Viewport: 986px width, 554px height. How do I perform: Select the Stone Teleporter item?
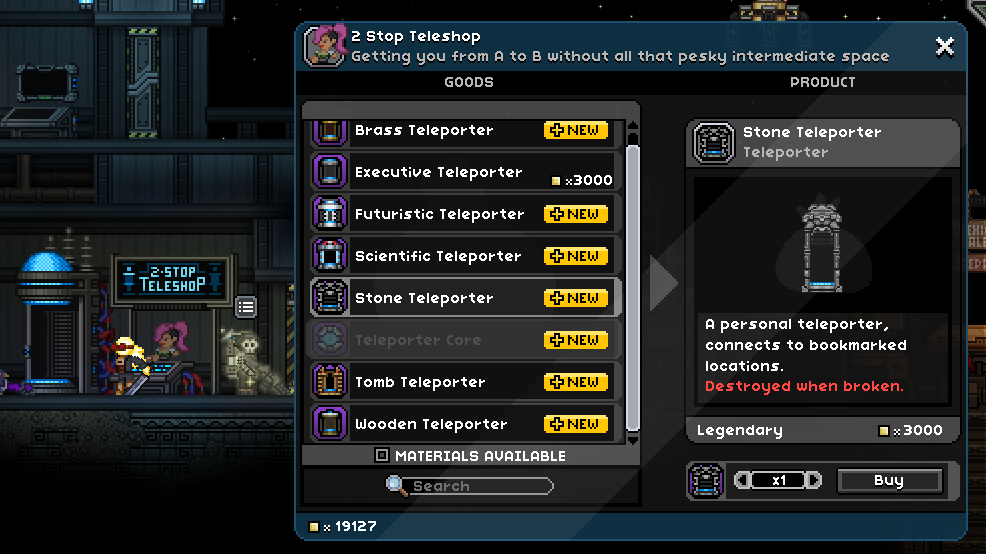tap(462, 298)
